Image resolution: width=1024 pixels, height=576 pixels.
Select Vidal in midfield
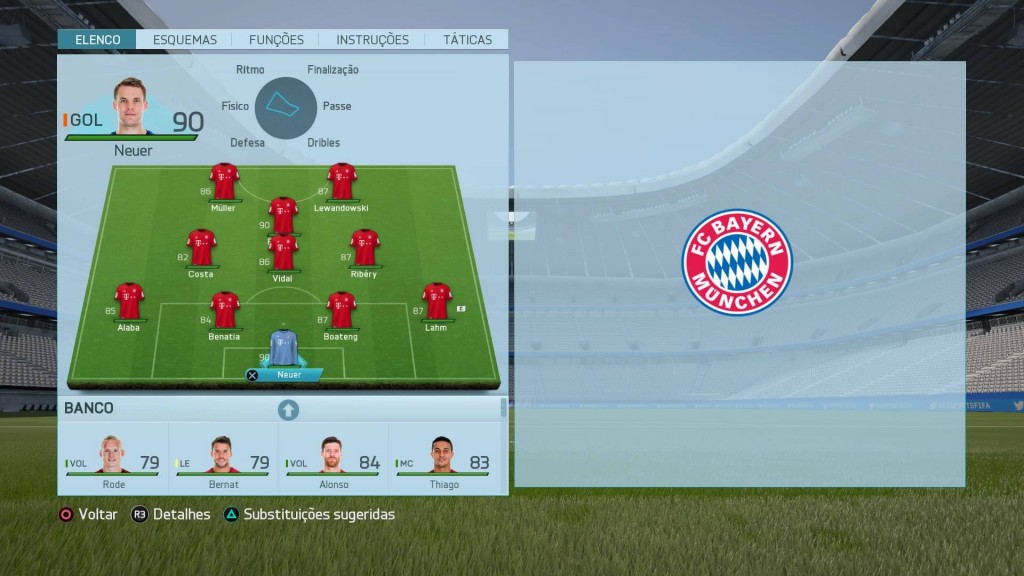pyautogui.click(x=283, y=253)
